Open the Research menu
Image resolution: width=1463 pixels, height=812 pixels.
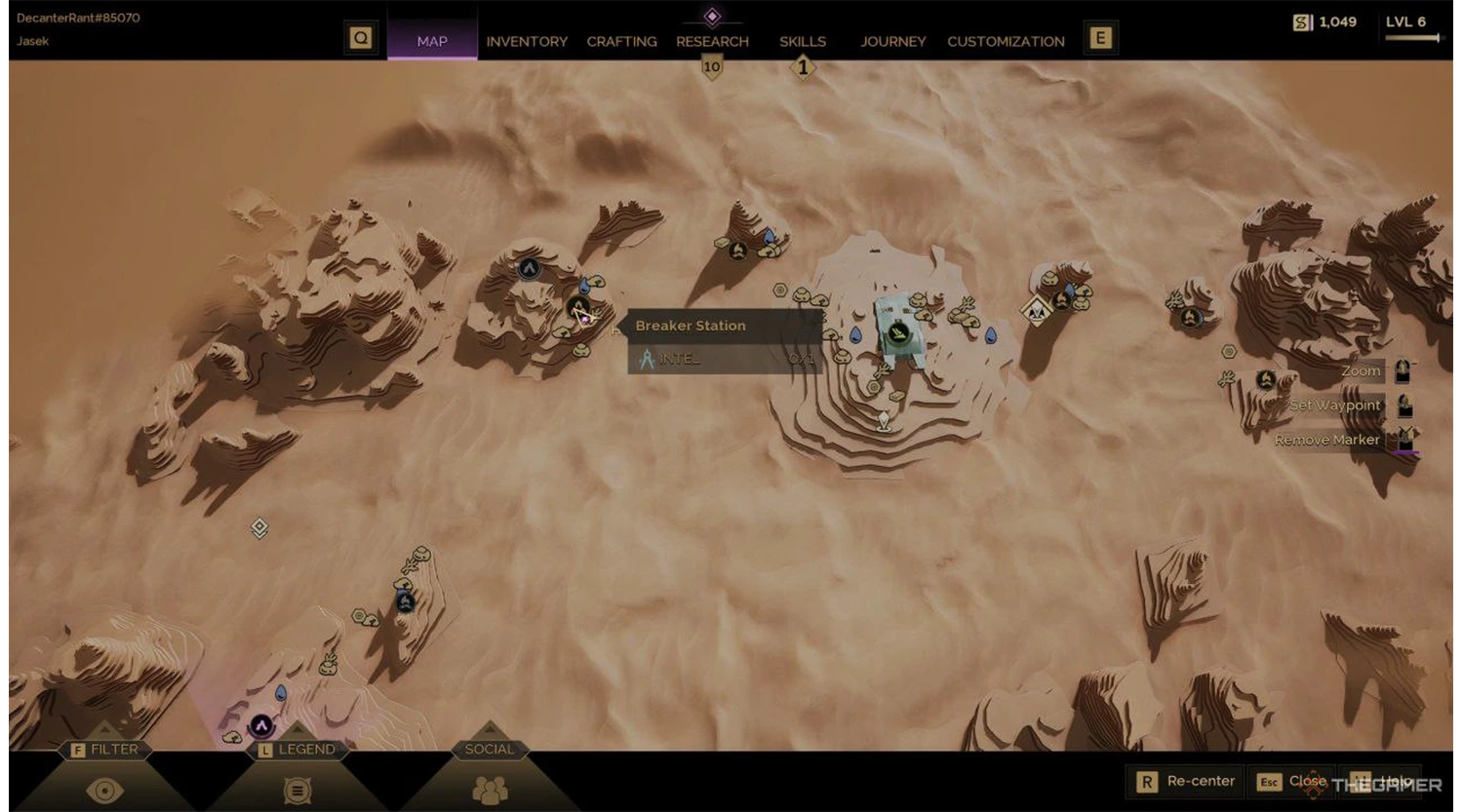tap(711, 41)
